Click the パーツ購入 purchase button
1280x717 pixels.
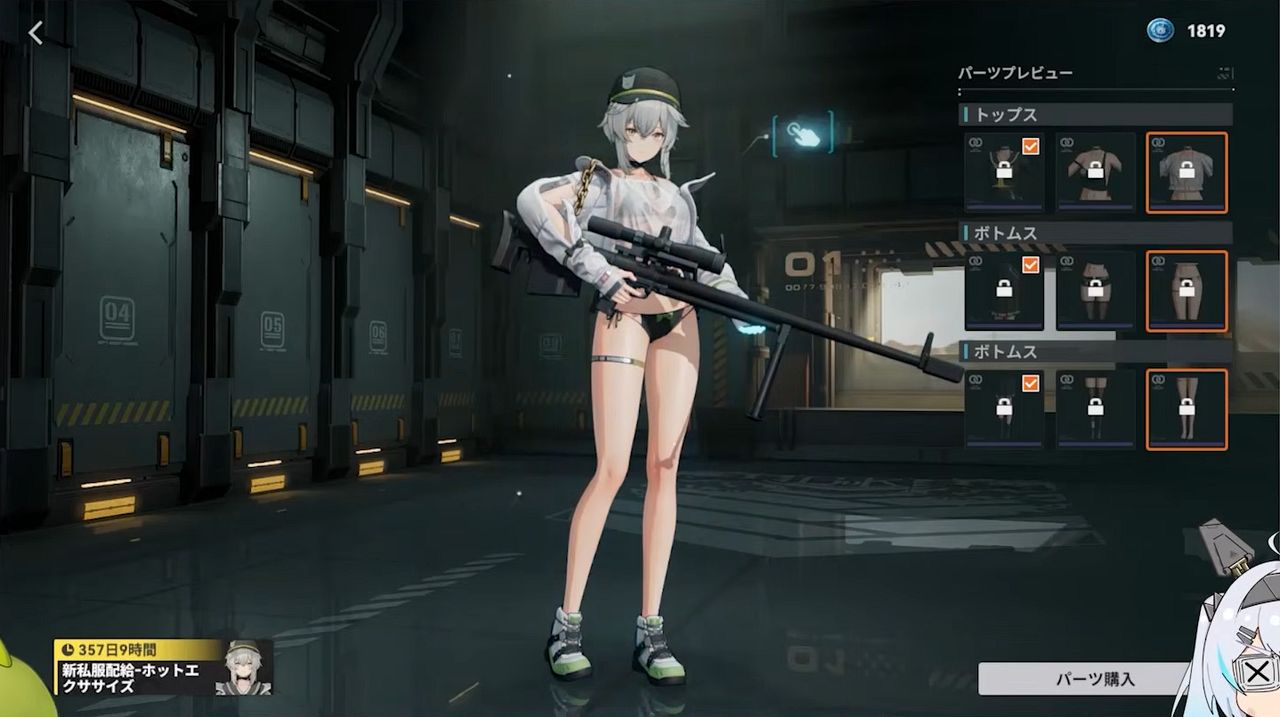click(1094, 679)
